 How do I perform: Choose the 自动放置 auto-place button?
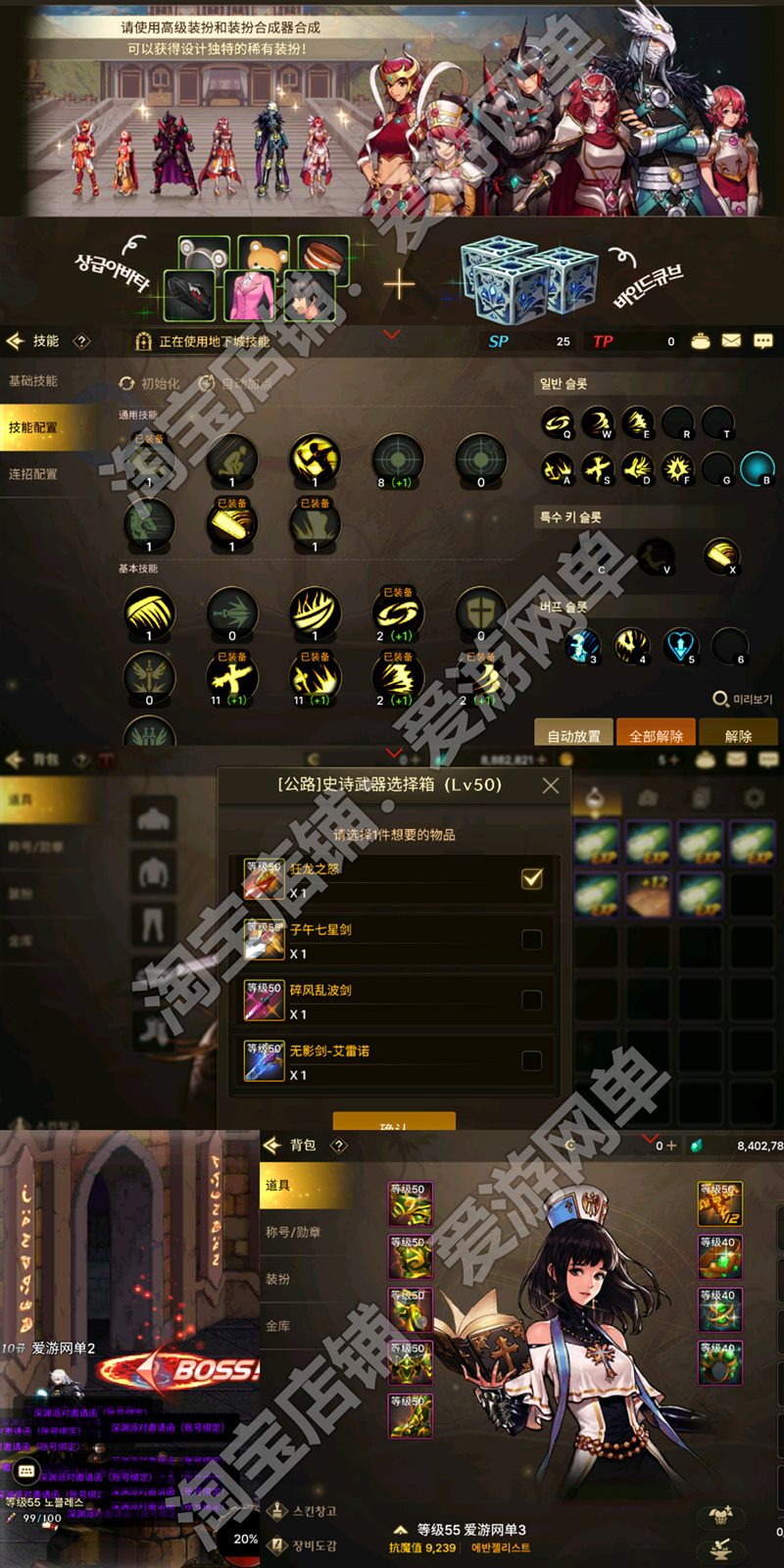573,735
